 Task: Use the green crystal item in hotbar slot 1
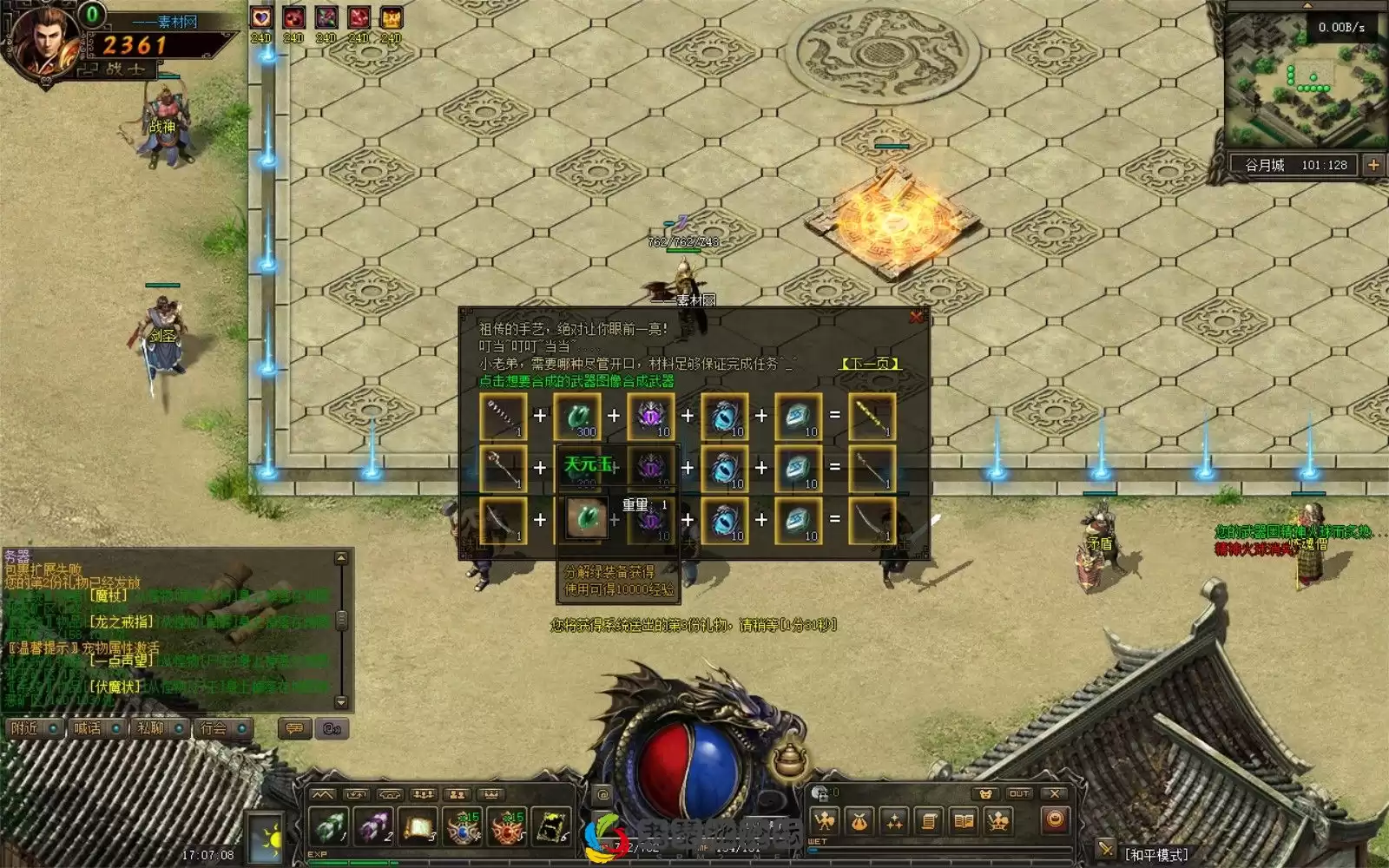click(x=329, y=826)
